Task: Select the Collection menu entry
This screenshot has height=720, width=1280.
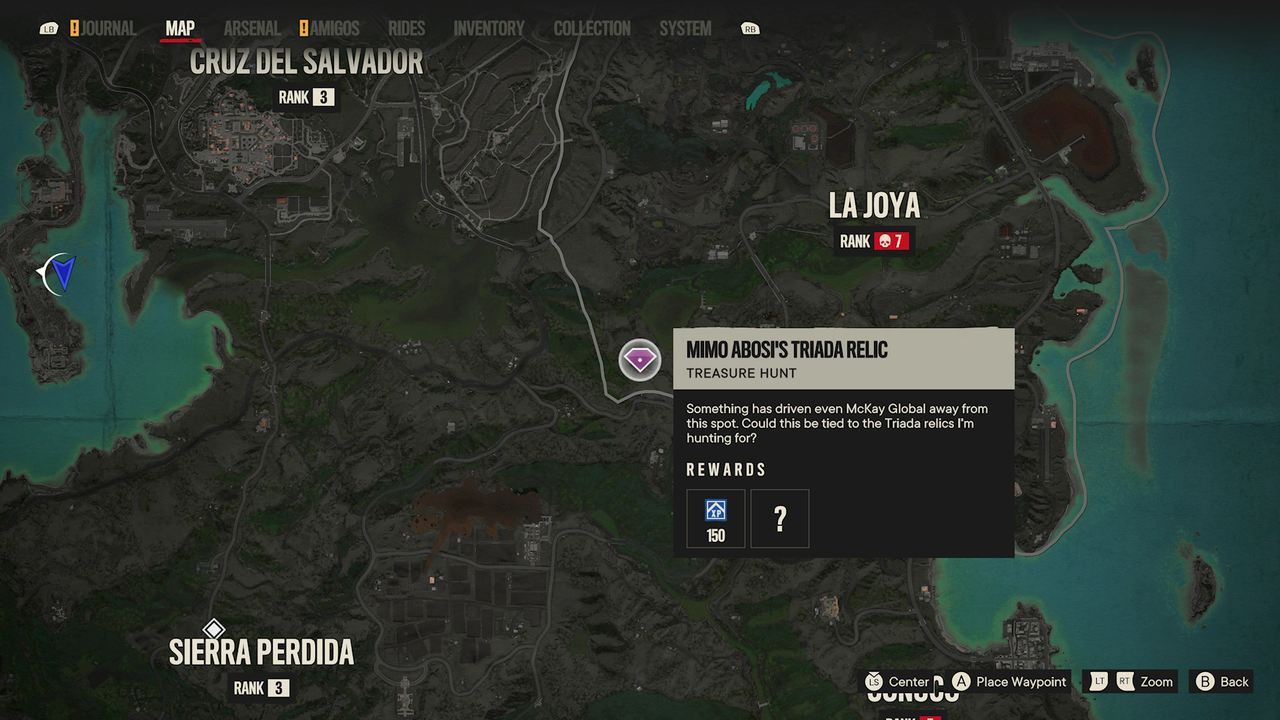Action: (x=591, y=28)
